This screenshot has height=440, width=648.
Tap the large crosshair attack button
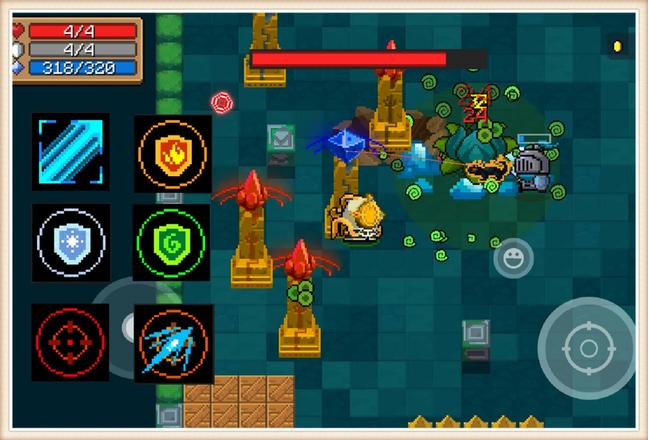587,348
